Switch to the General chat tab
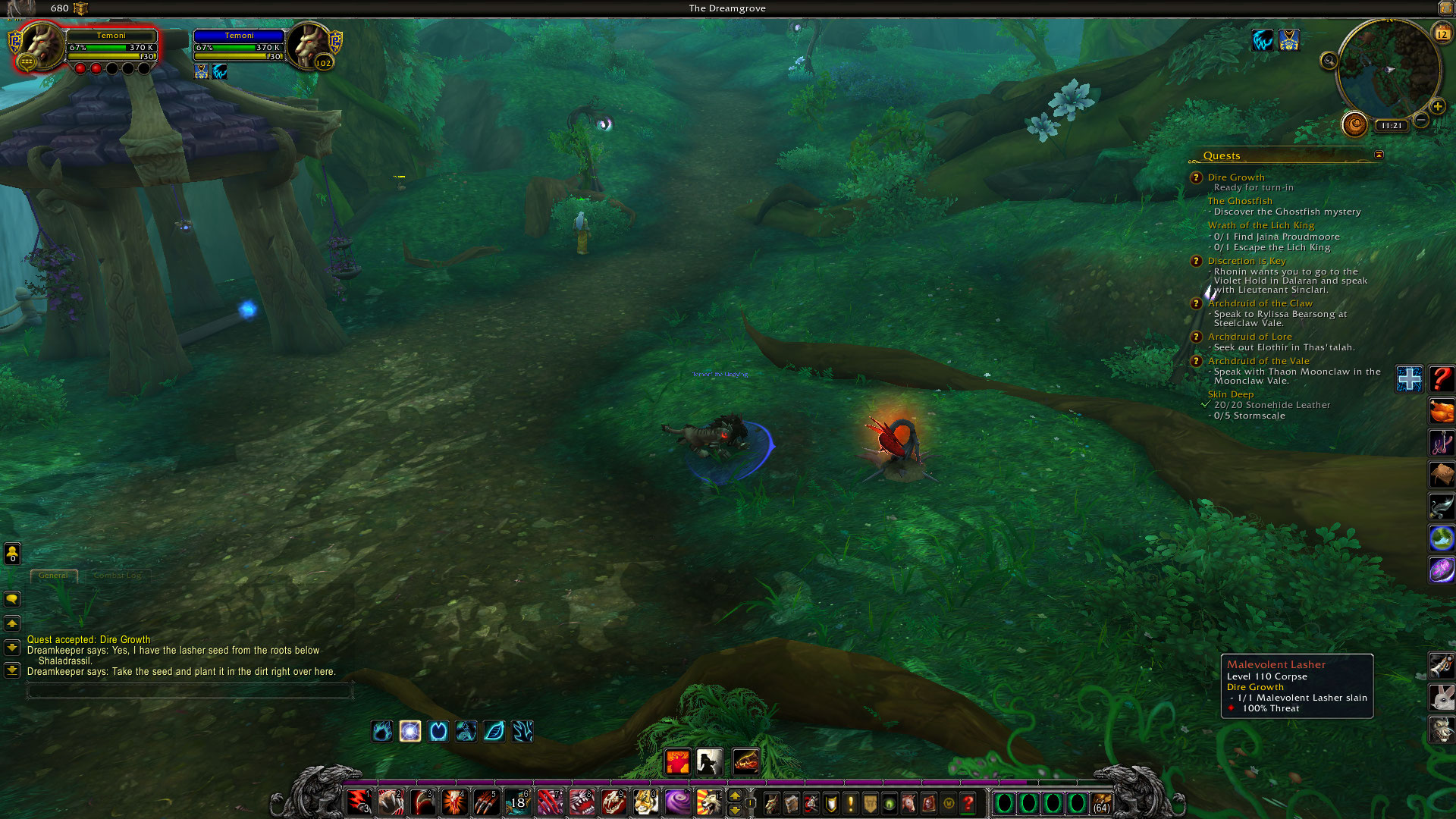The height and width of the screenshot is (819, 1456). pos(53,576)
